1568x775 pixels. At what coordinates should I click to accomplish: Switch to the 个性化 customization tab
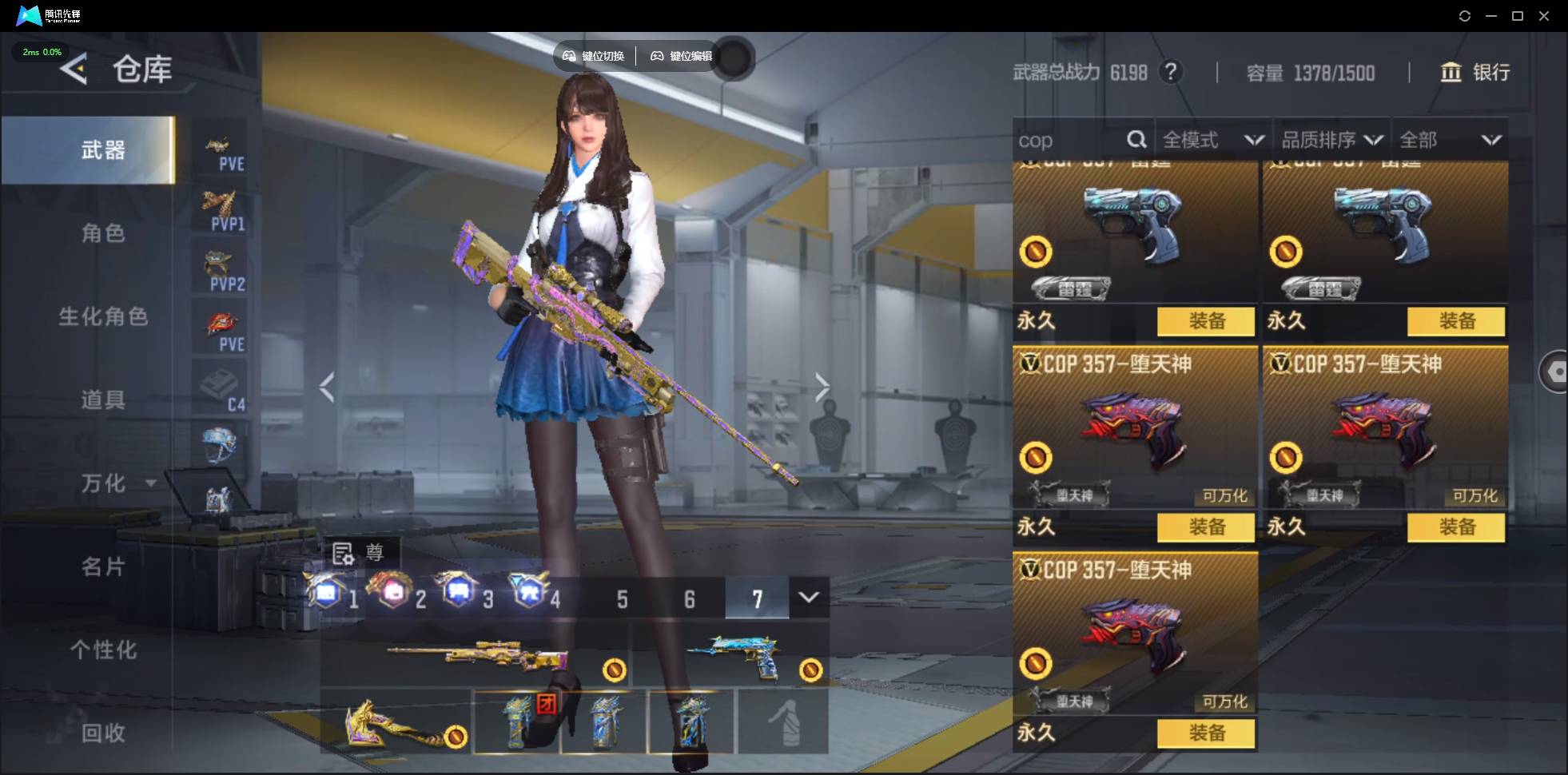point(103,650)
